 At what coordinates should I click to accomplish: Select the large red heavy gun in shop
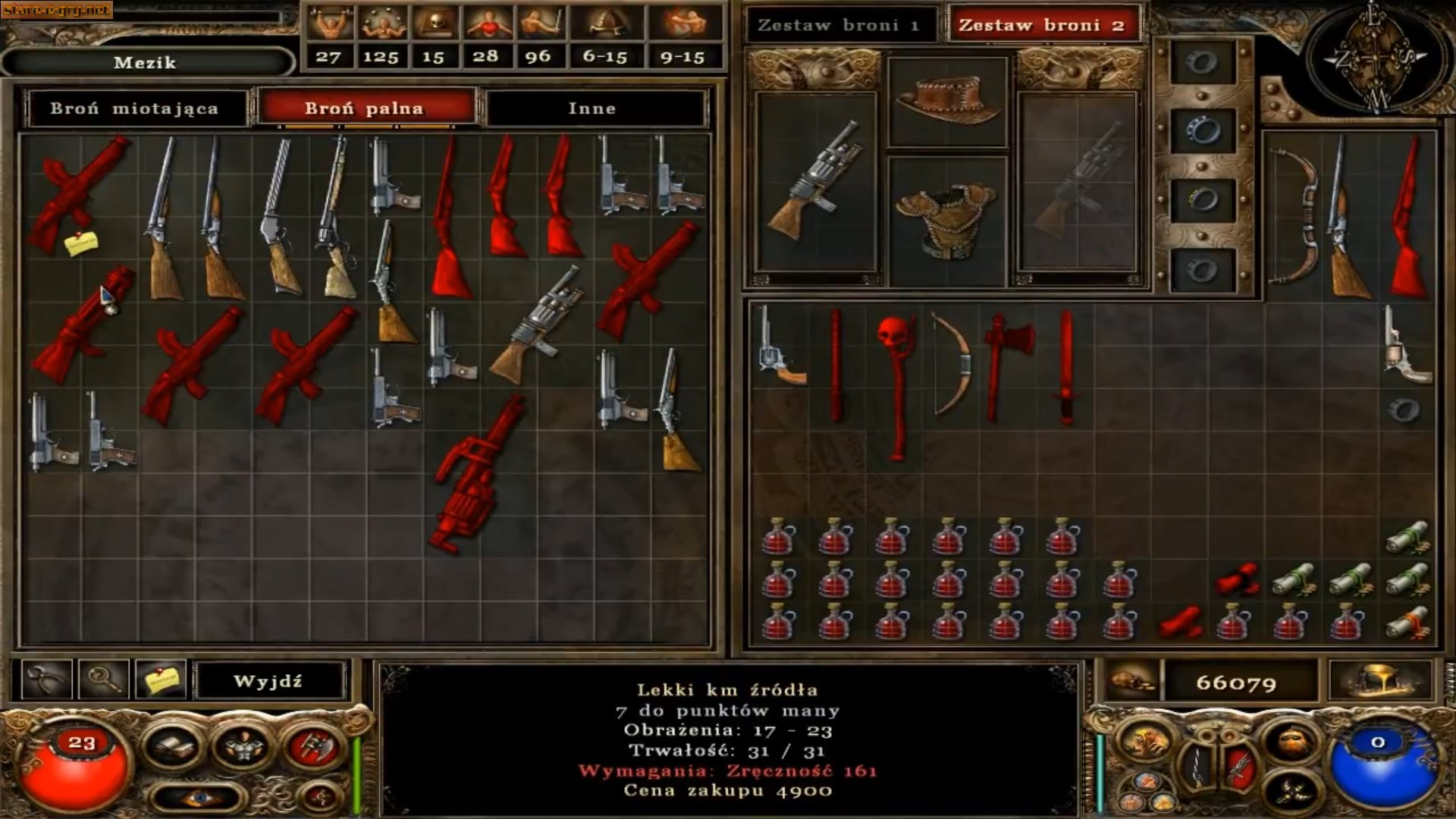[478, 474]
